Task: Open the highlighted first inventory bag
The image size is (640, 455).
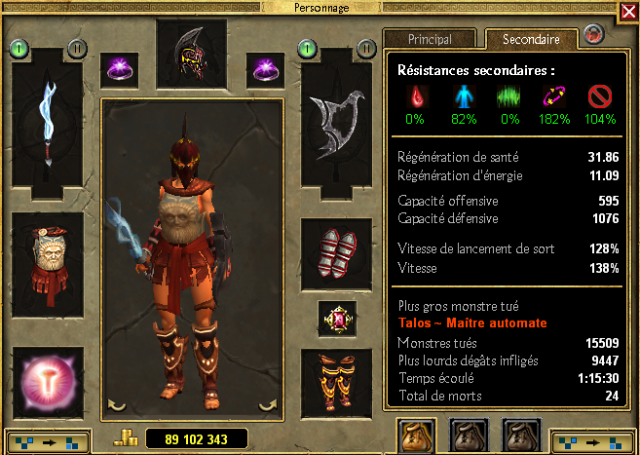Action: tap(416, 435)
